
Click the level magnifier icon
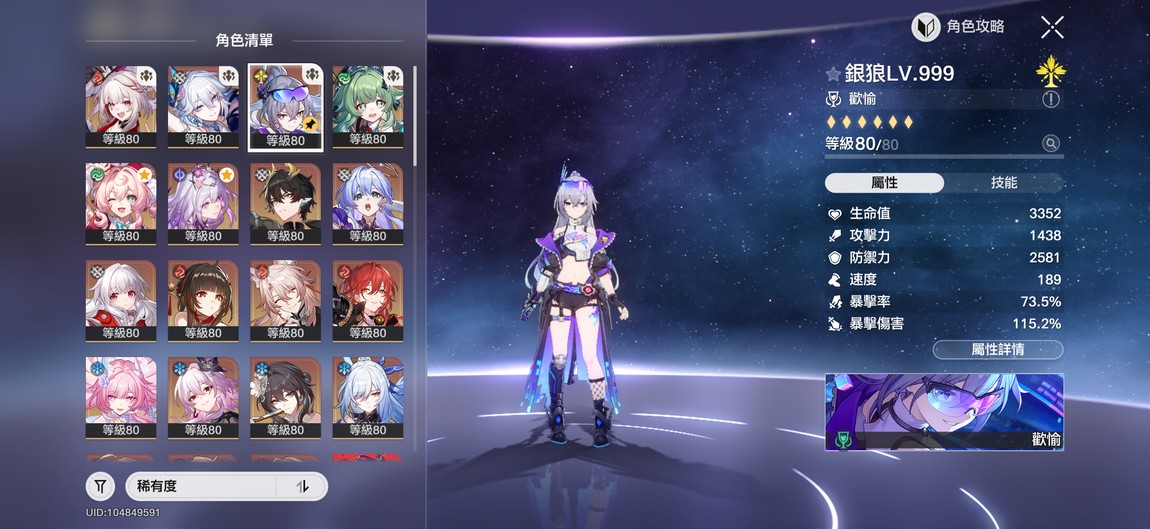tap(1051, 144)
